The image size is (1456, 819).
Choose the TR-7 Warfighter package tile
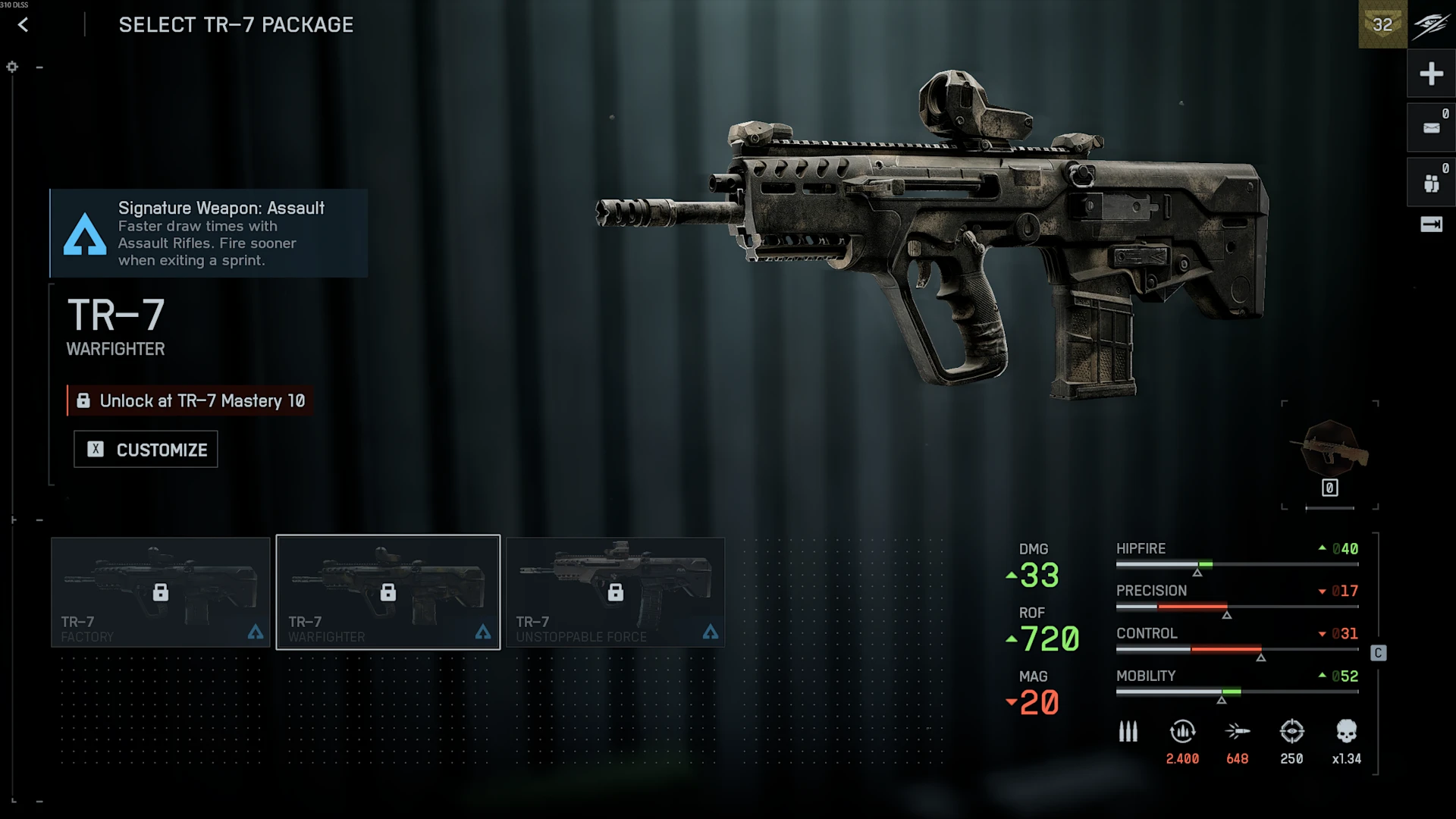click(x=388, y=592)
